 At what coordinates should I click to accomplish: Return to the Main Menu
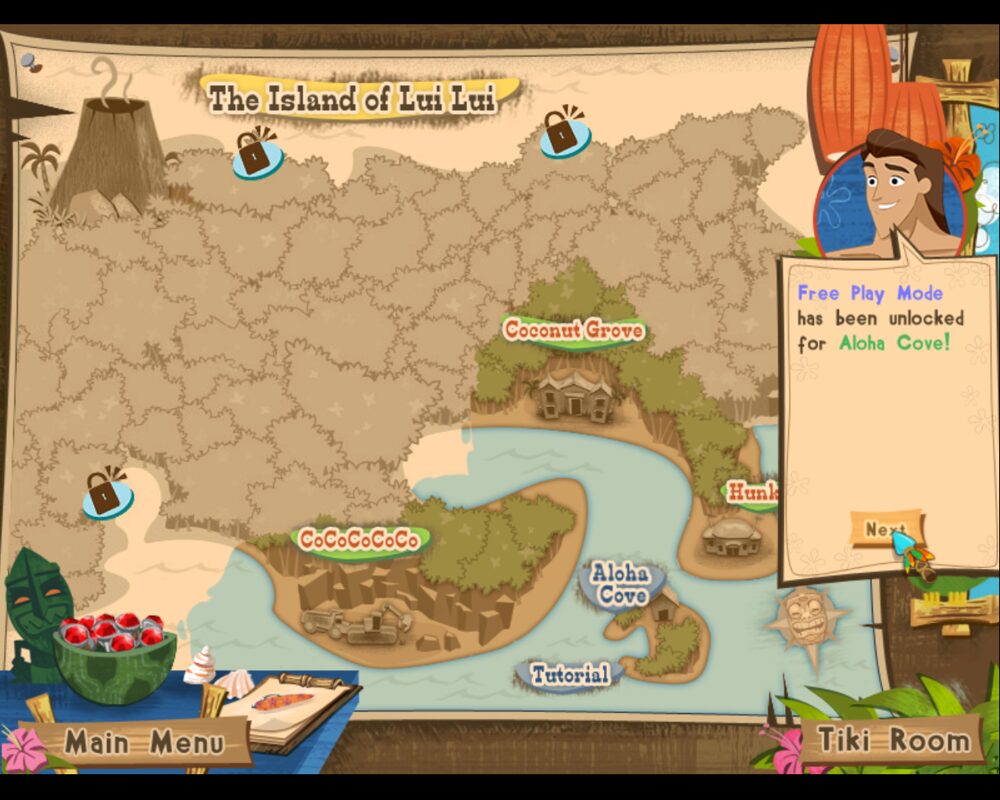point(145,743)
